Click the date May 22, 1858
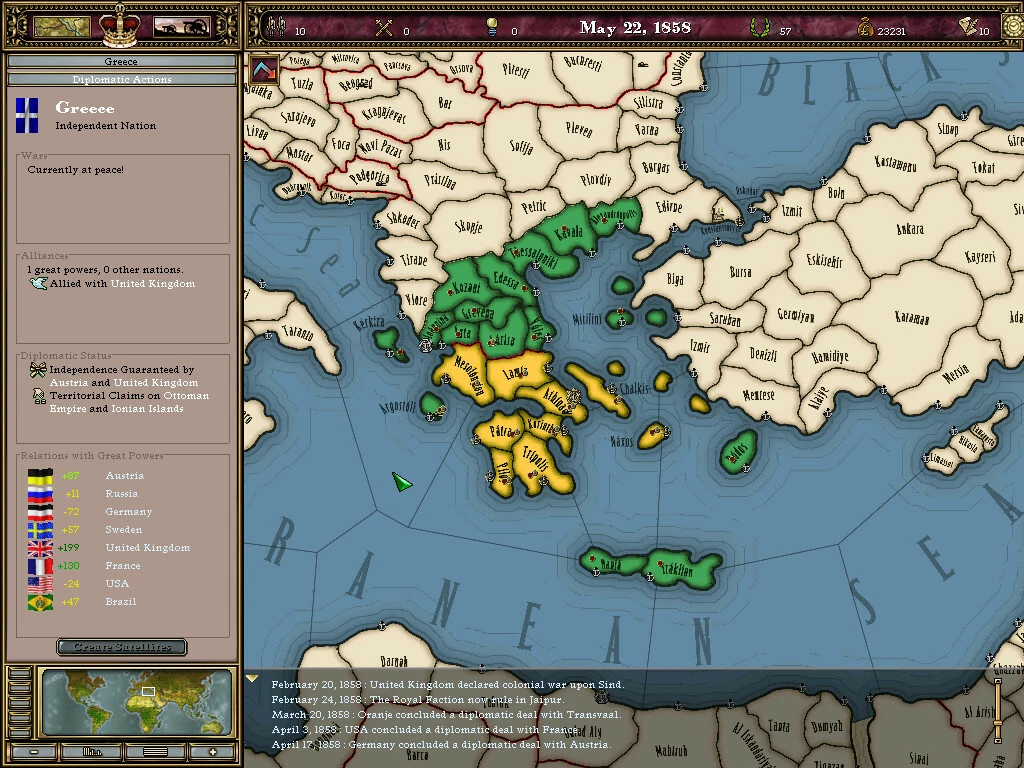 point(635,27)
